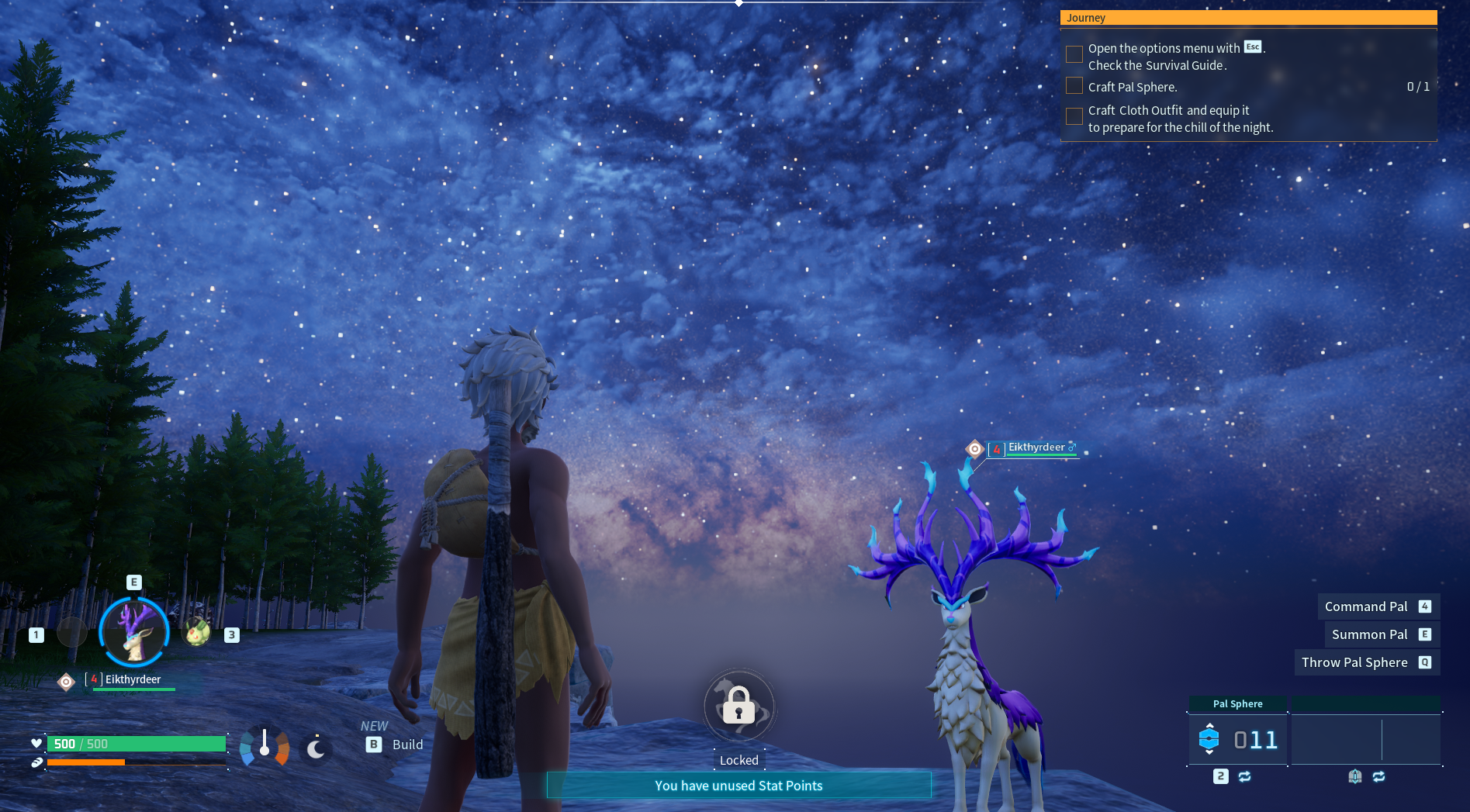1470x812 pixels.
Task: Choose the small green pal icon beside the portrait
Action: point(197,632)
